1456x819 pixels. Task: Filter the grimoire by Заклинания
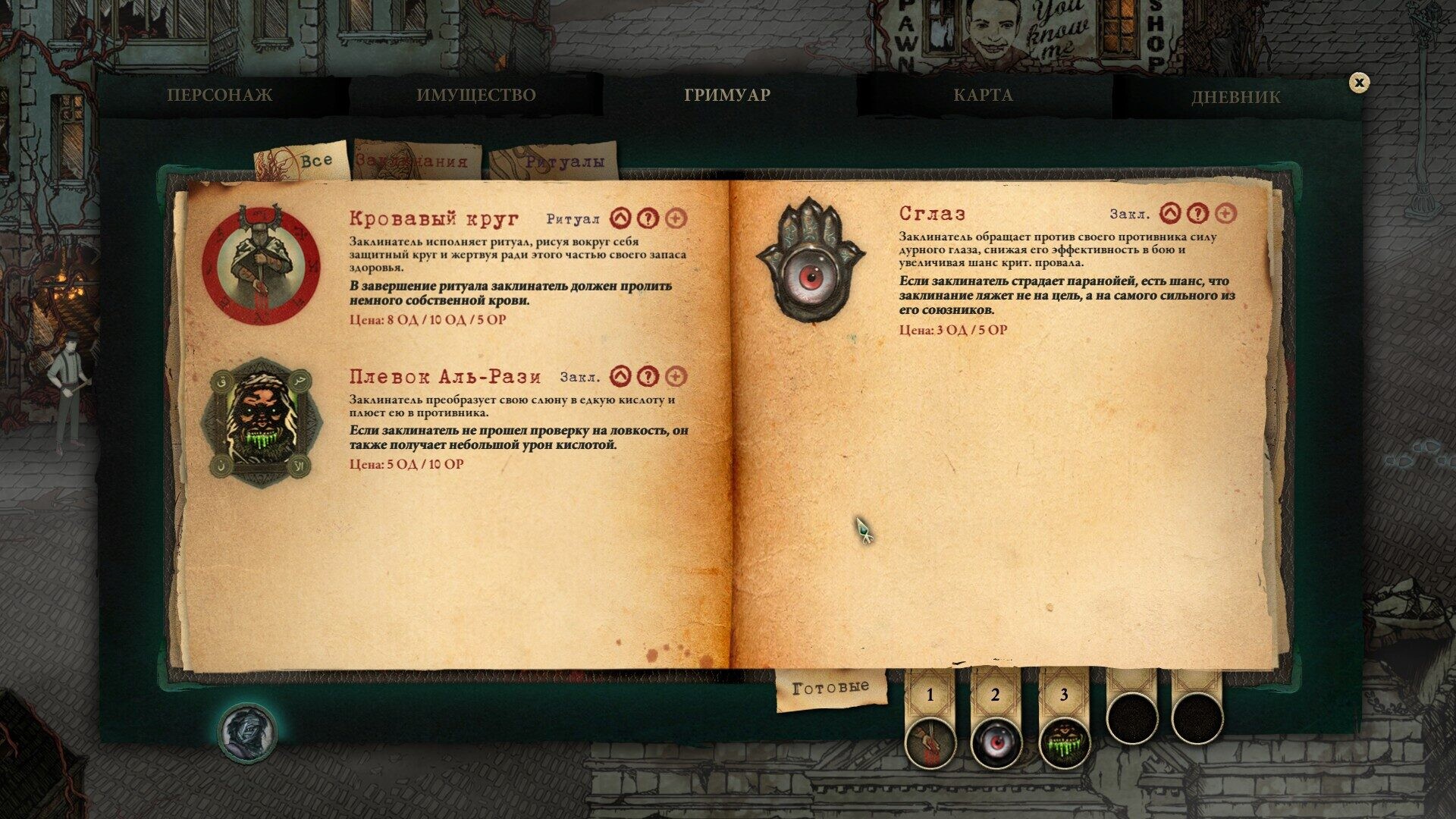[413, 162]
